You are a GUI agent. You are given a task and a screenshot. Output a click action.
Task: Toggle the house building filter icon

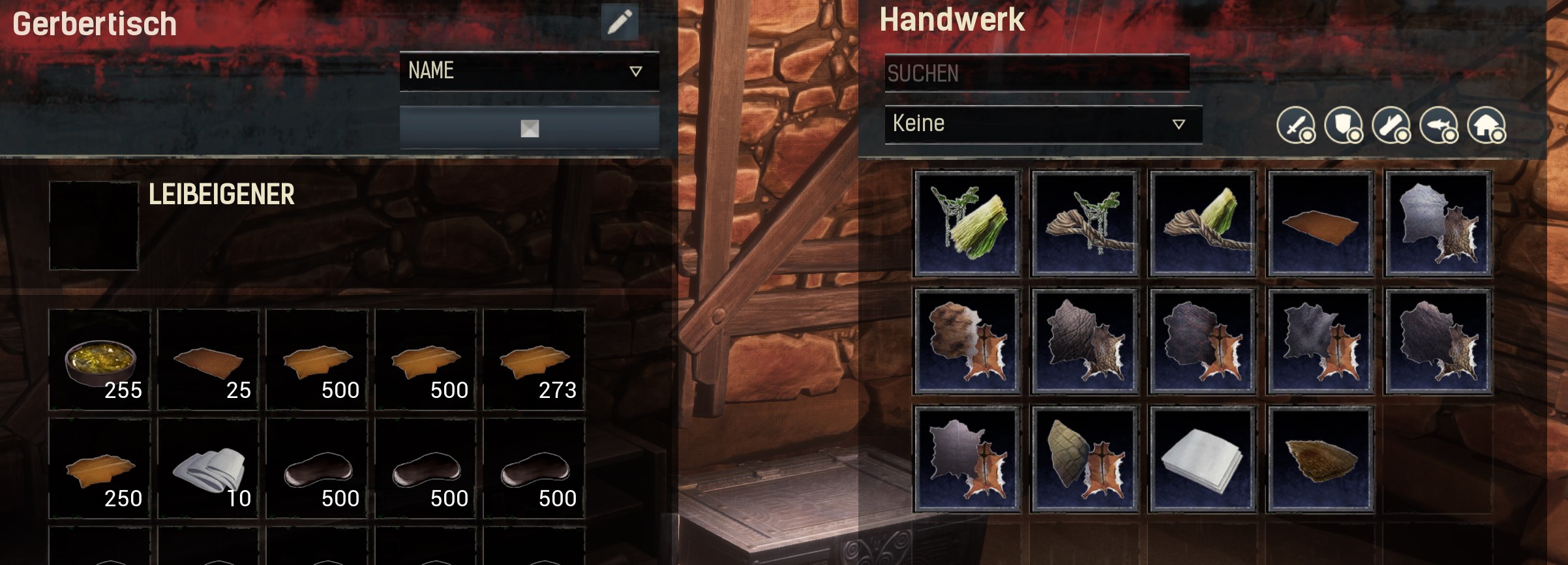pyautogui.click(x=1486, y=125)
